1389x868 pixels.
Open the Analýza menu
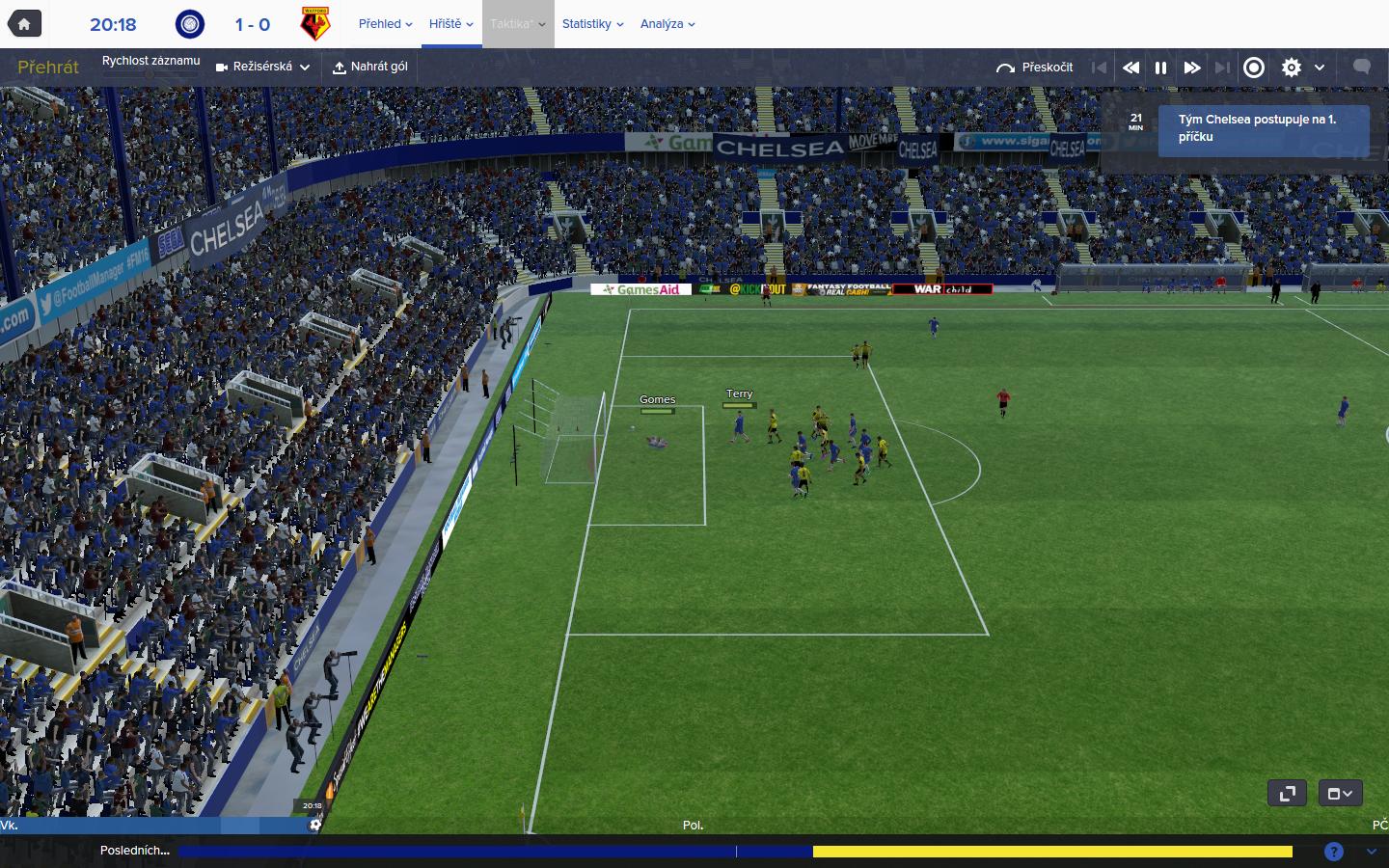(667, 24)
